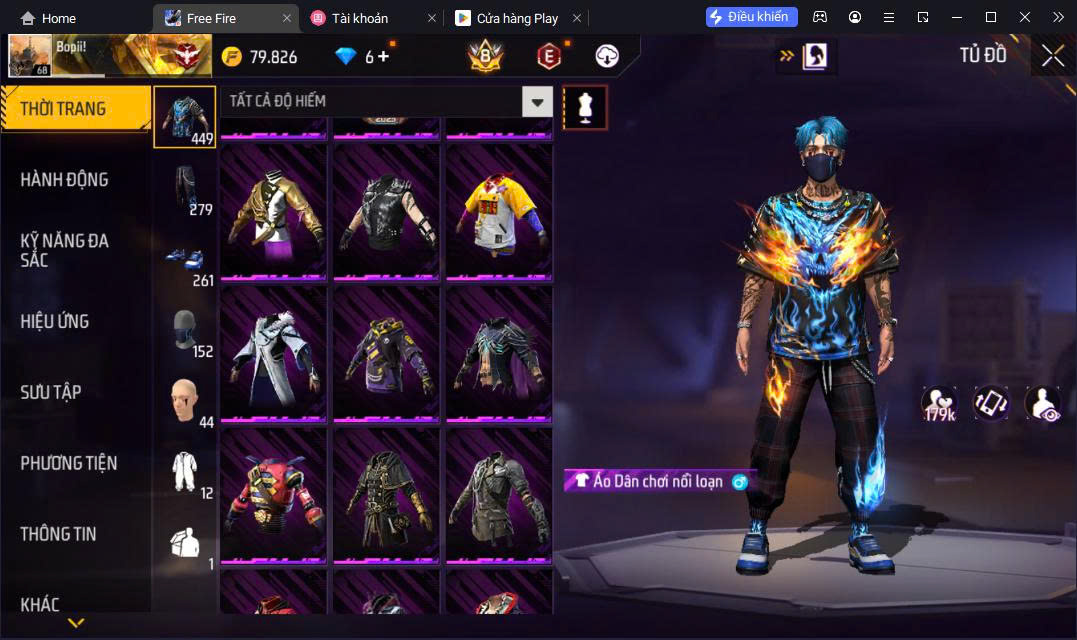This screenshot has width=1077, height=640.
Task: Add diamonds with the plus button
Action: (x=383, y=56)
